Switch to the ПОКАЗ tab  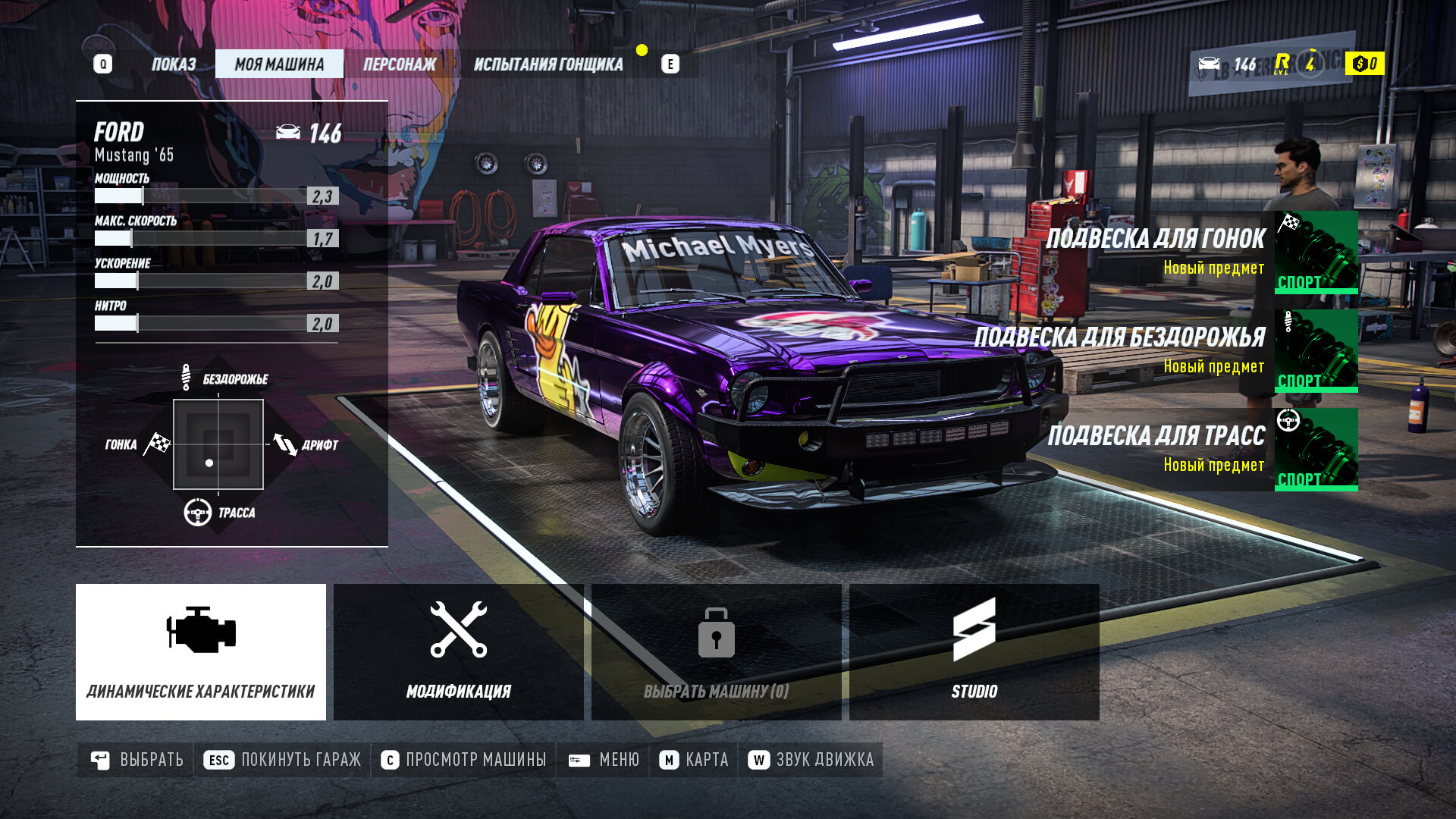174,64
